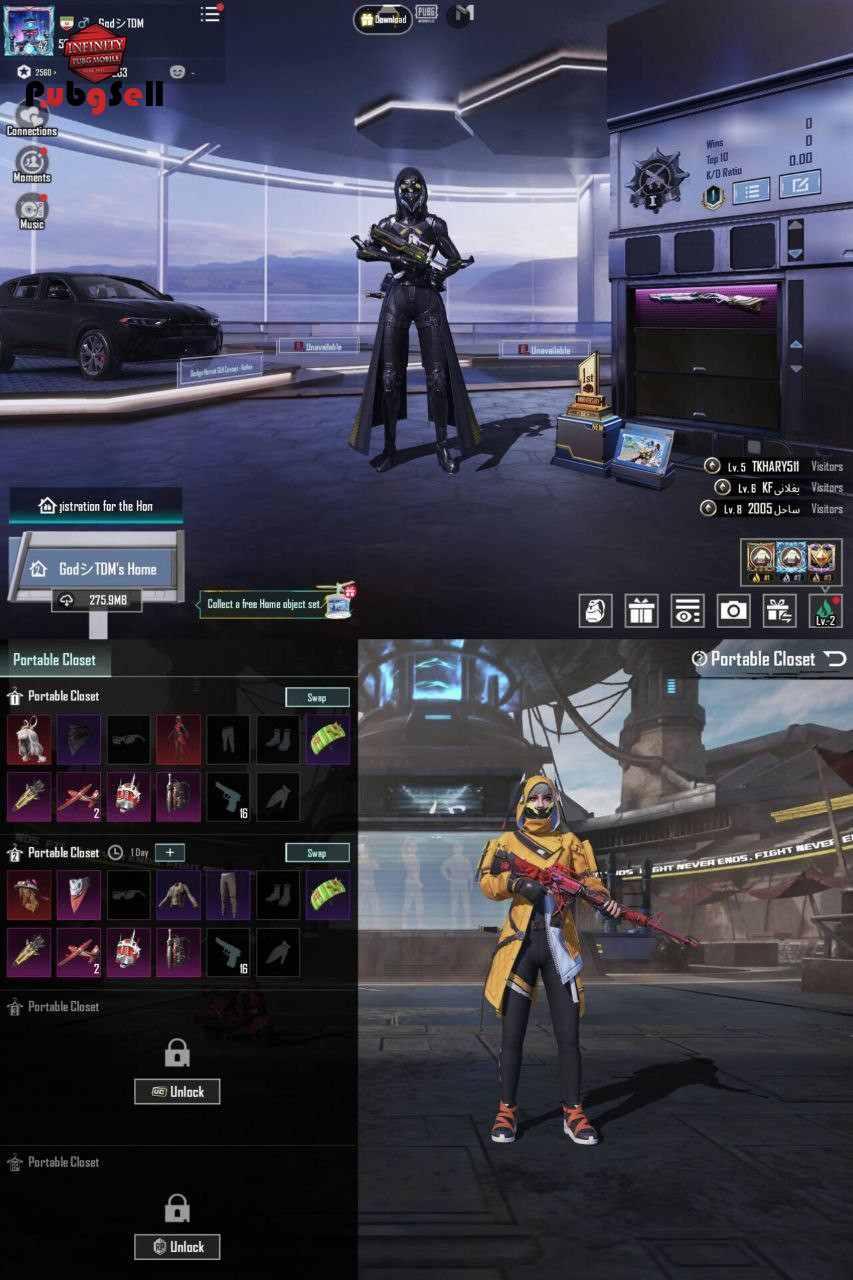This screenshot has height=1280, width=853.
Task: Click the edit pencil button on the stats panel
Action: click(x=799, y=185)
